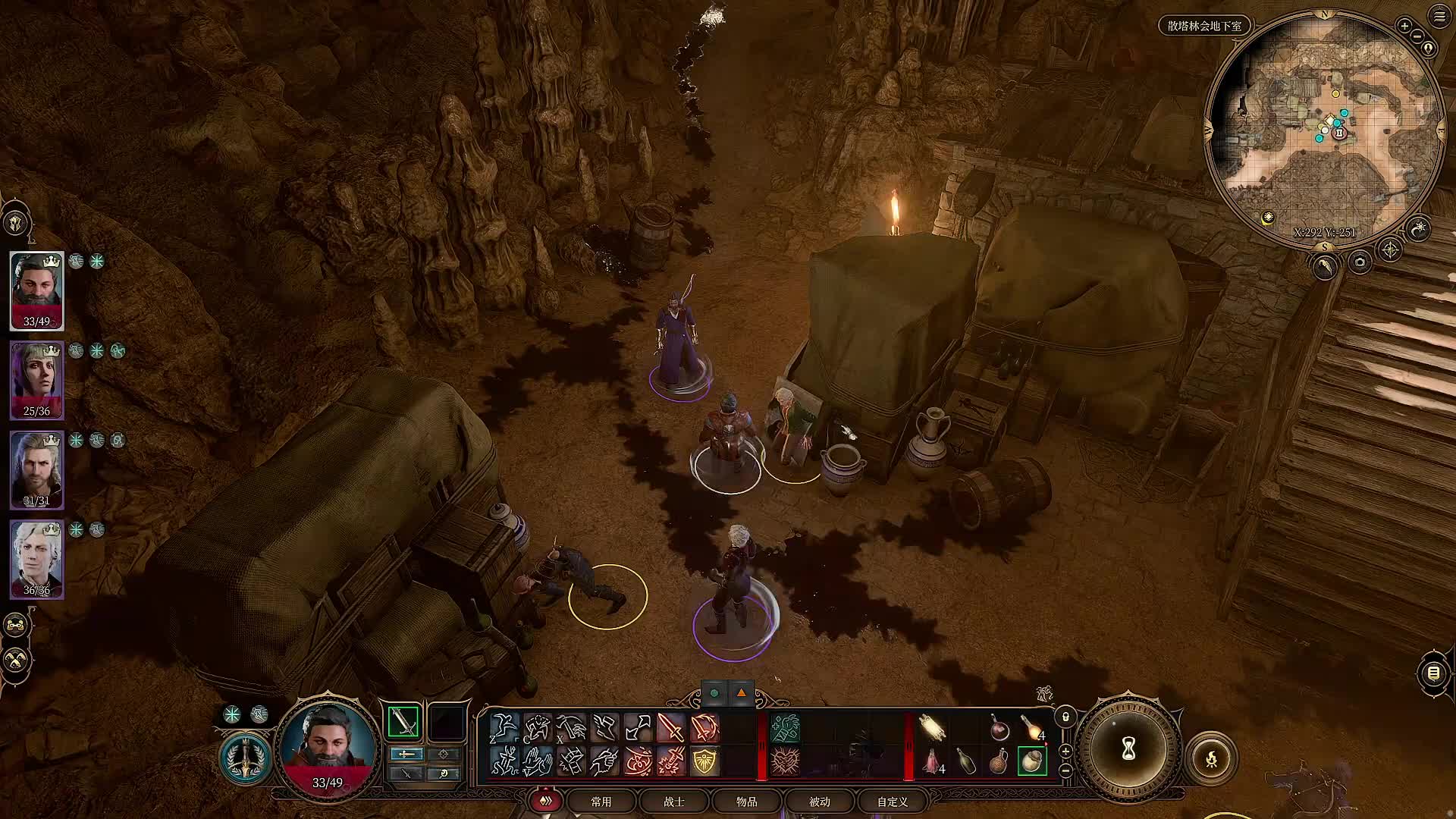The image size is (1456, 819).
Task: Select the white-haired elf party portrait
Action: [x=36, y=558]
